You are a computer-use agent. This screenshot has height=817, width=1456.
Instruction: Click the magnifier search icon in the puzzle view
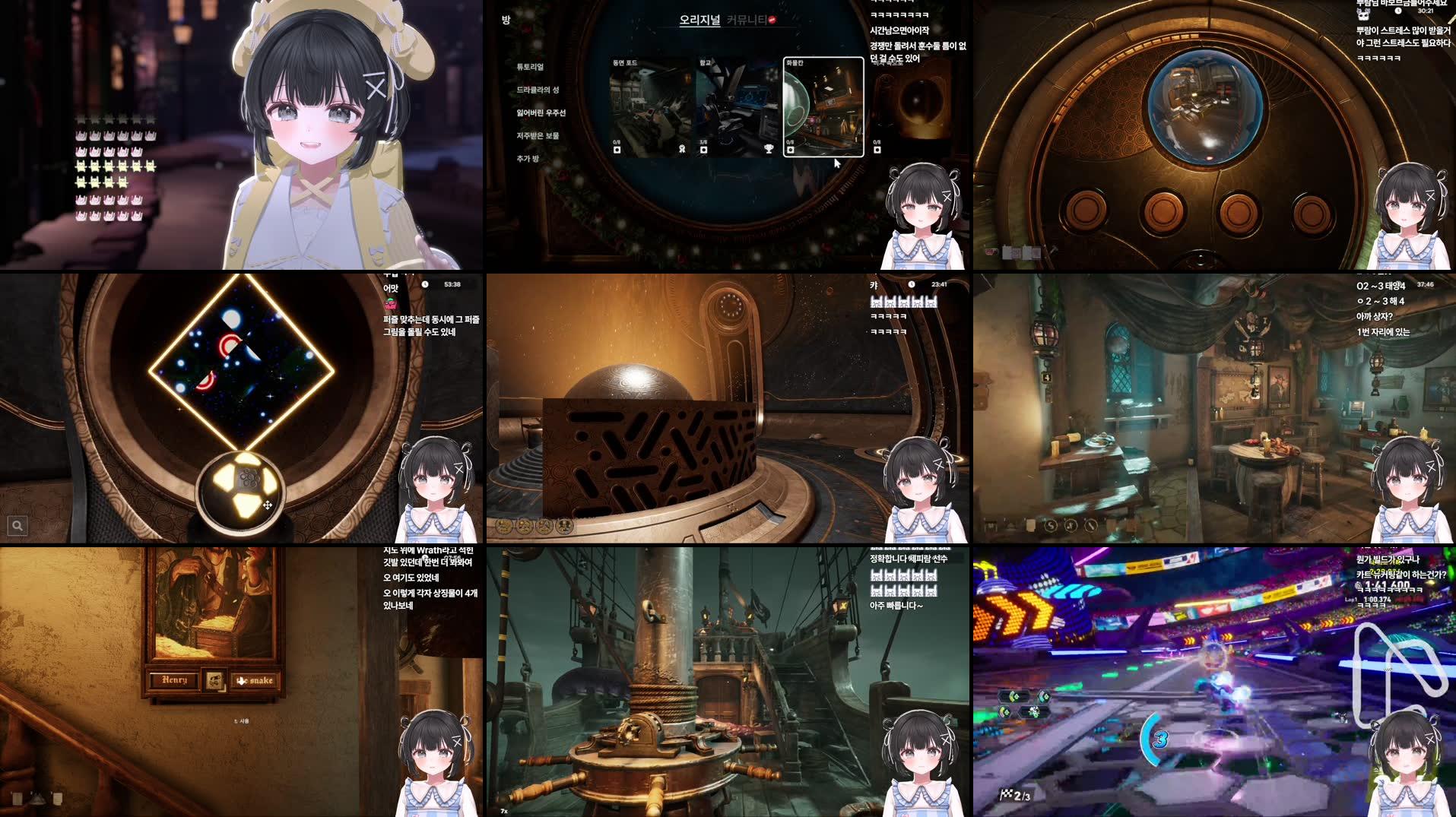(17, 525)
